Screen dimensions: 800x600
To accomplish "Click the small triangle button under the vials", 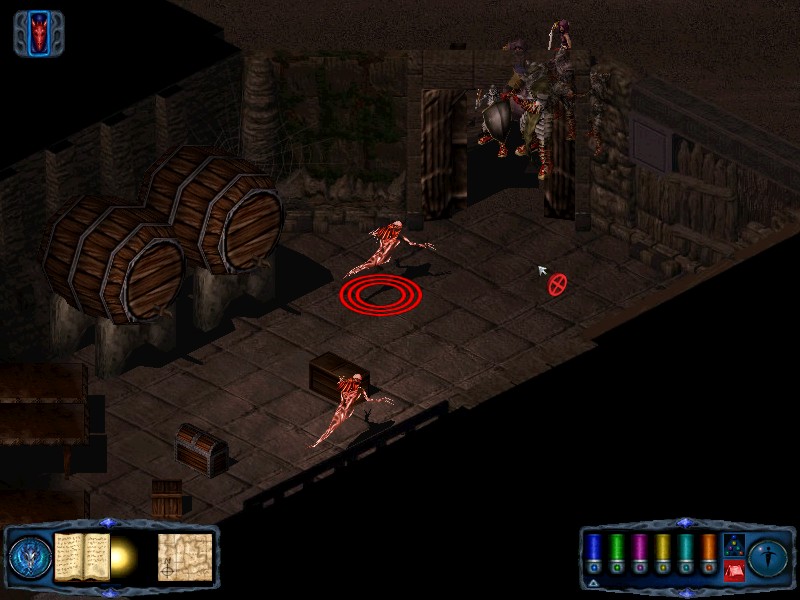I will 592,582.
